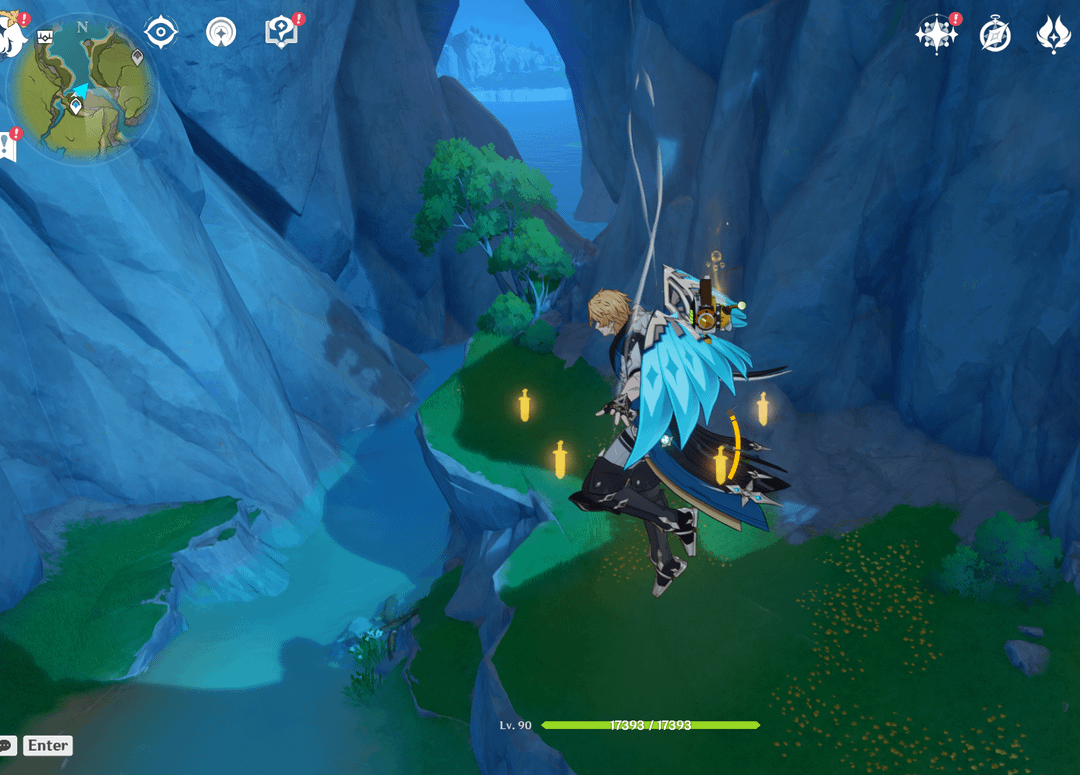Open the Battle Pass winged icon
The image size is (1080, 775).
click(1053, 34)
